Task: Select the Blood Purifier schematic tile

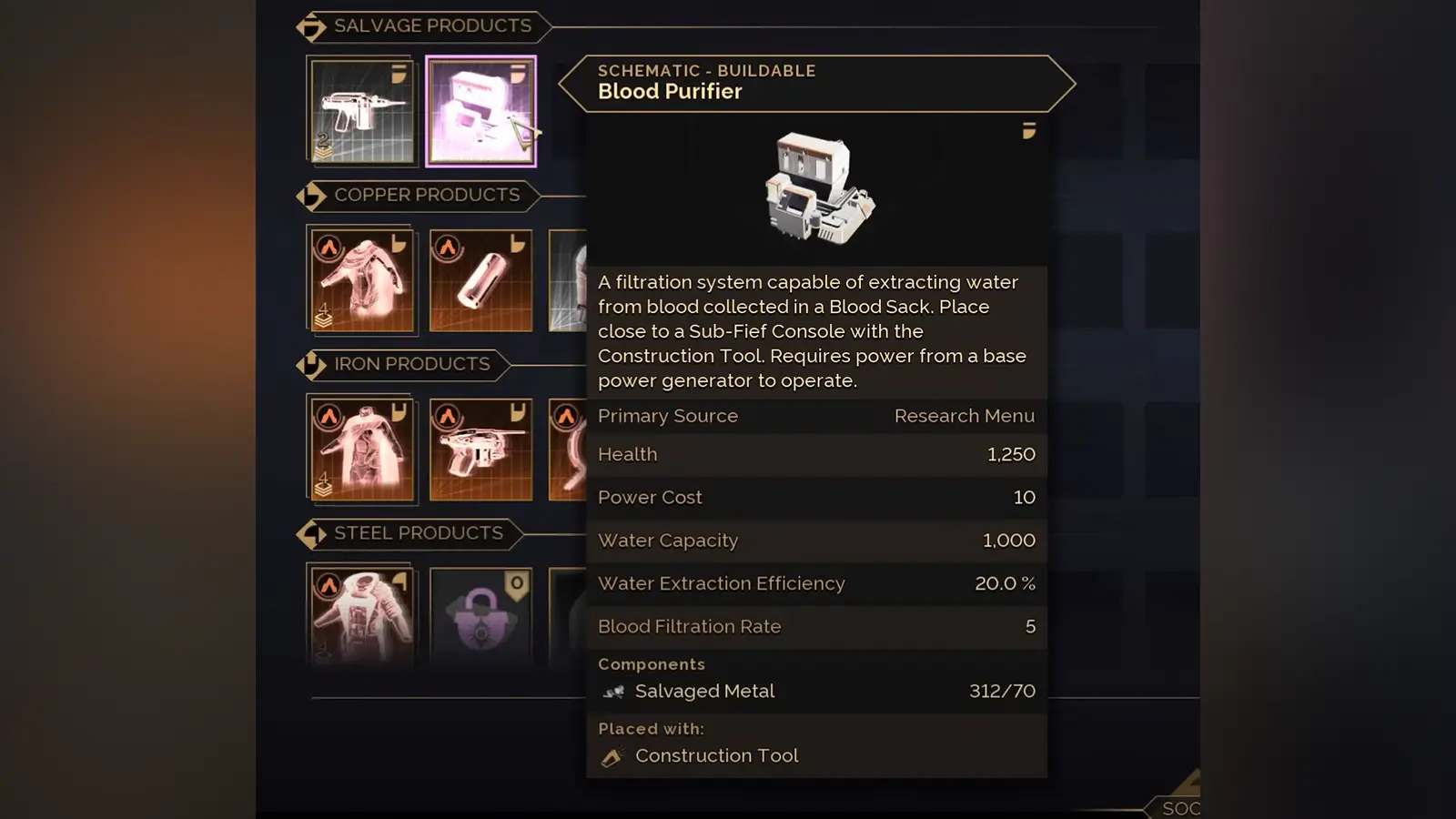Action: 480,112
